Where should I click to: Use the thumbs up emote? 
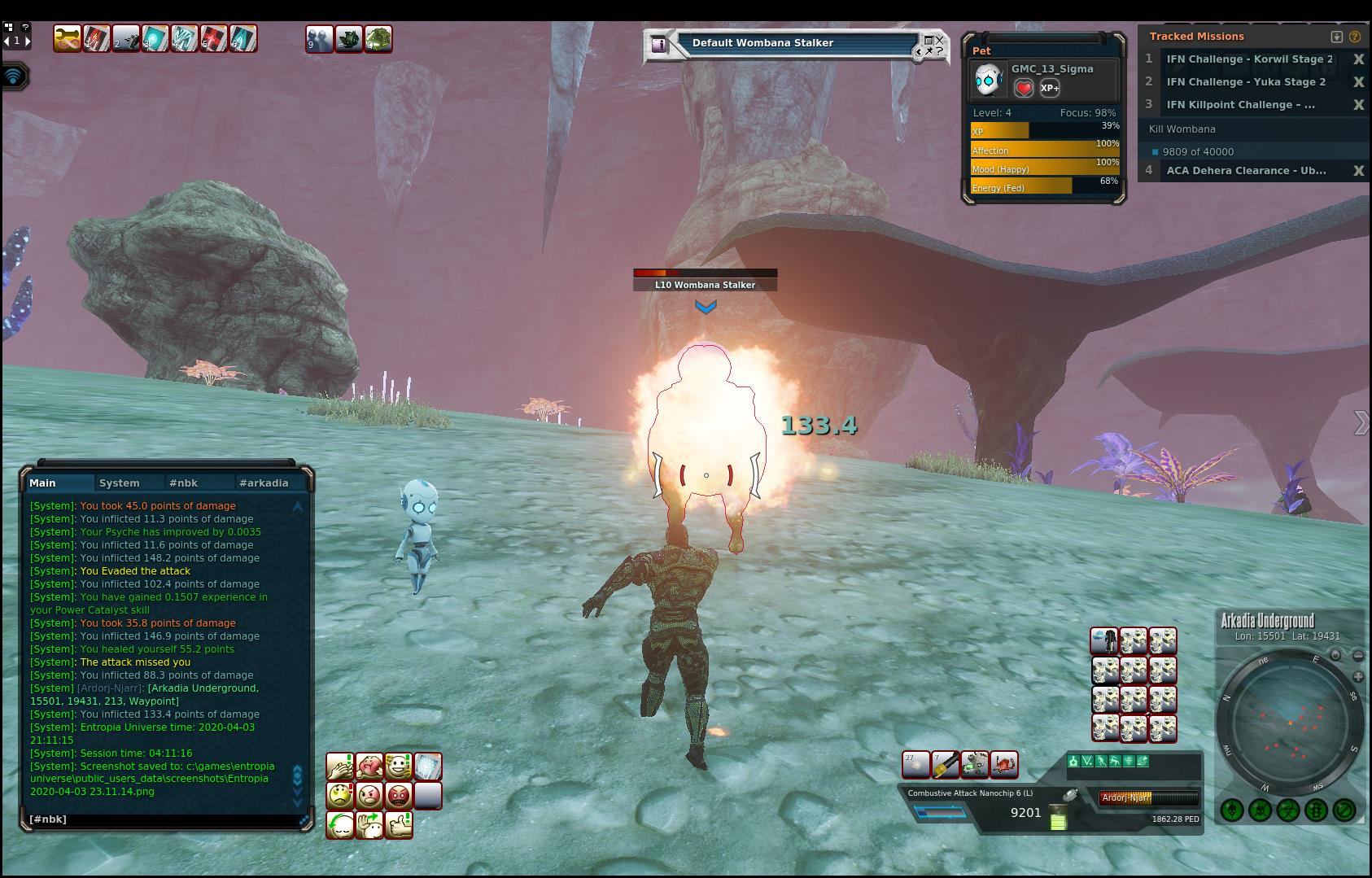point(399,825)
